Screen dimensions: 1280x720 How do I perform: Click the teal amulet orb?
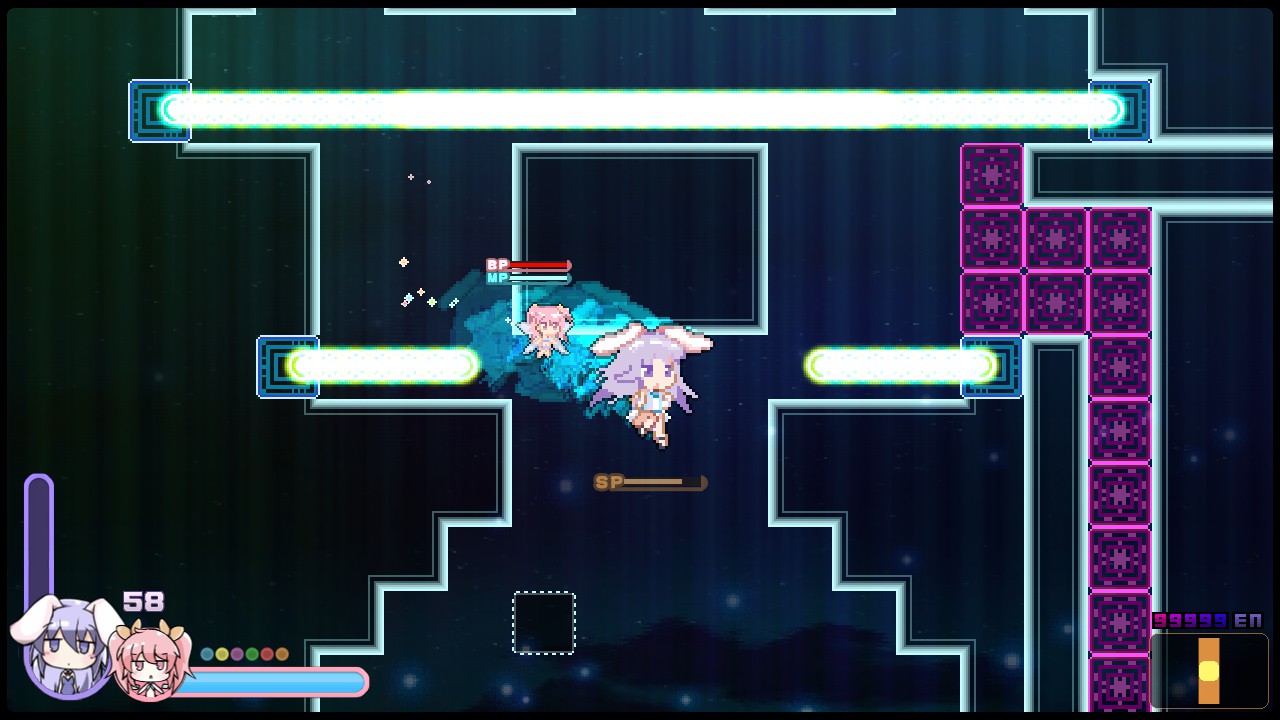pyautogui.click(x=207, y=654)
